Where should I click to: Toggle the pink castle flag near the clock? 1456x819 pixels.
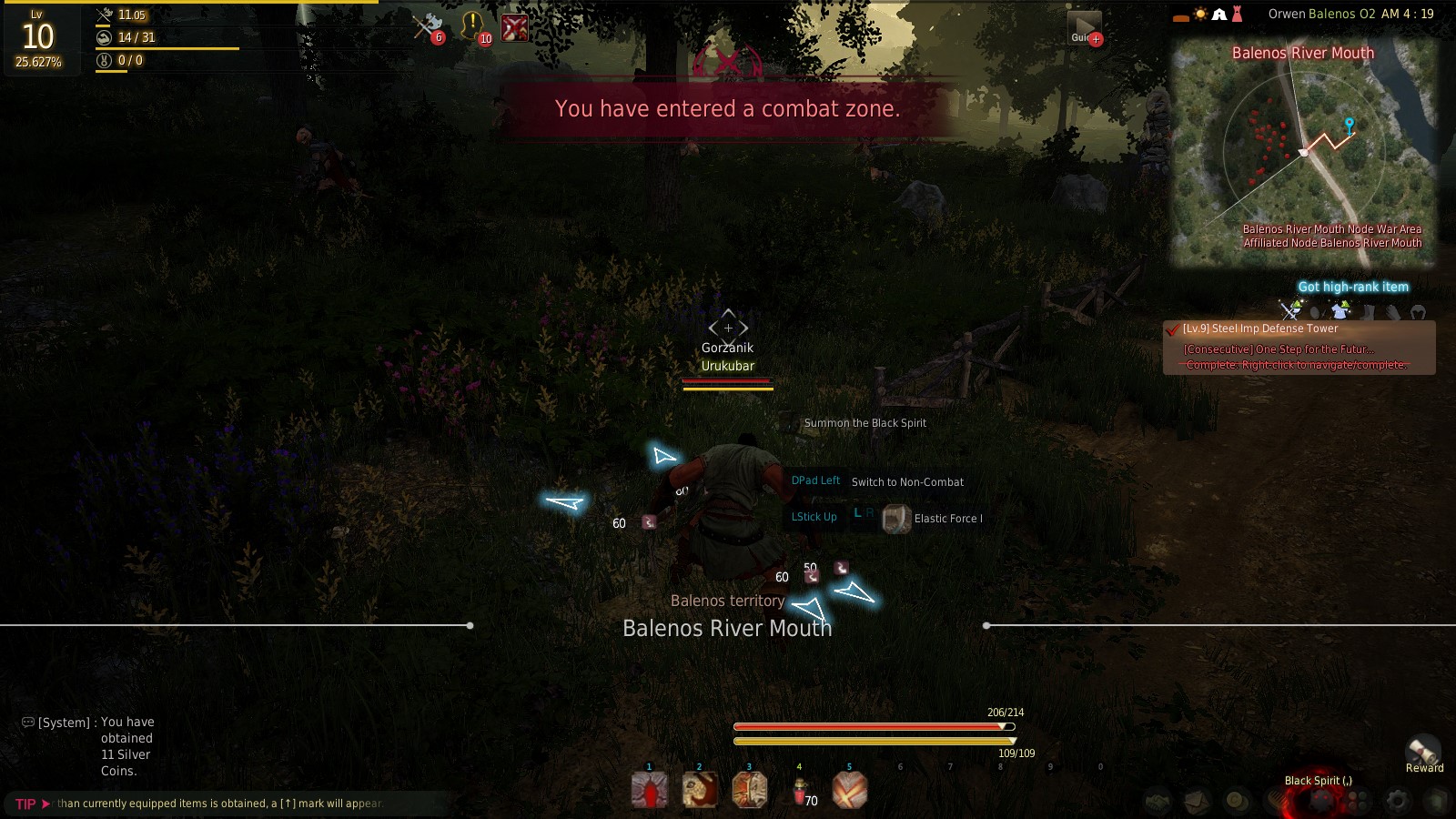1237,14
